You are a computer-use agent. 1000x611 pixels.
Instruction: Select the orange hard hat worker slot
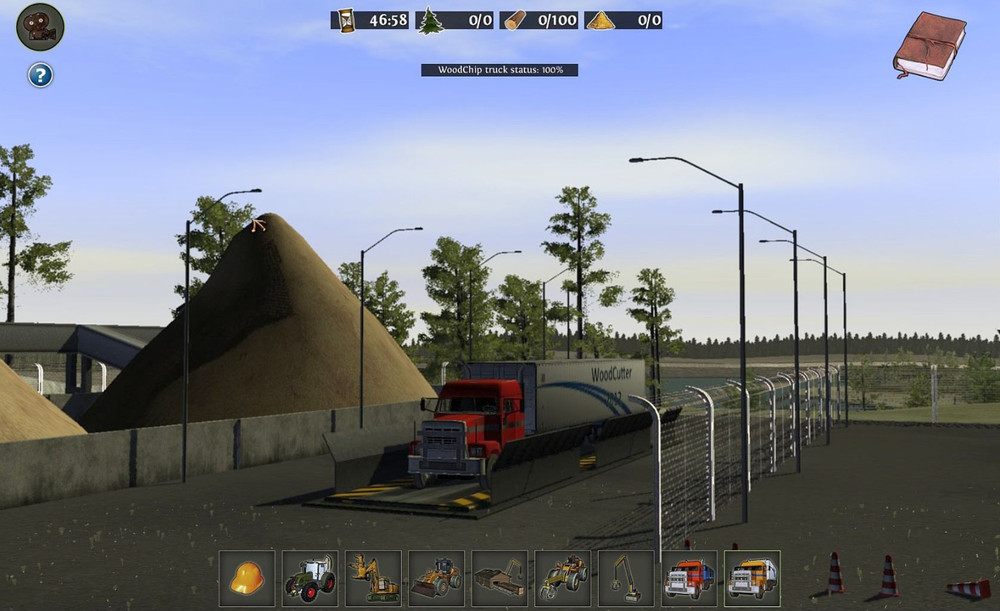[247, 578]
